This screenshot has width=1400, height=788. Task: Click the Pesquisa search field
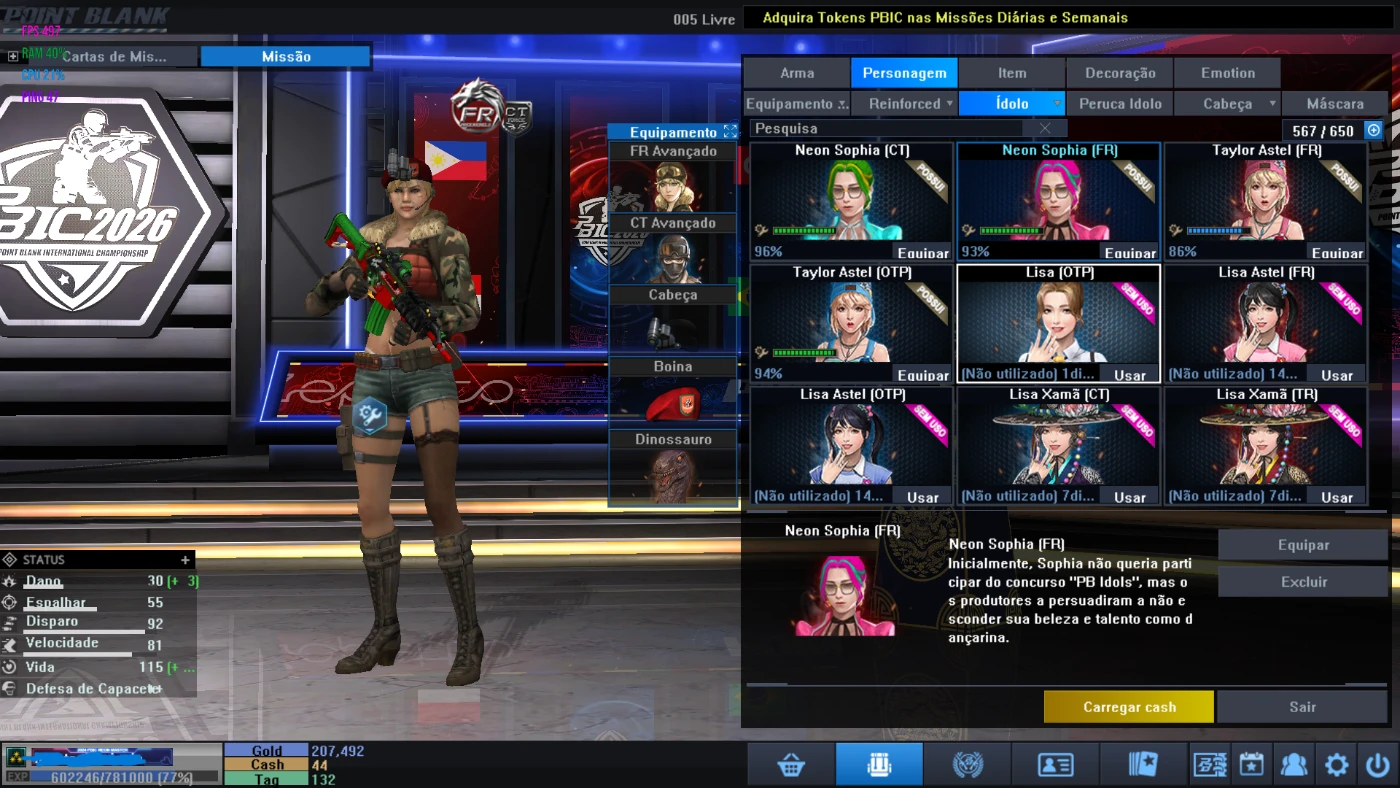[x=890, y=129]
